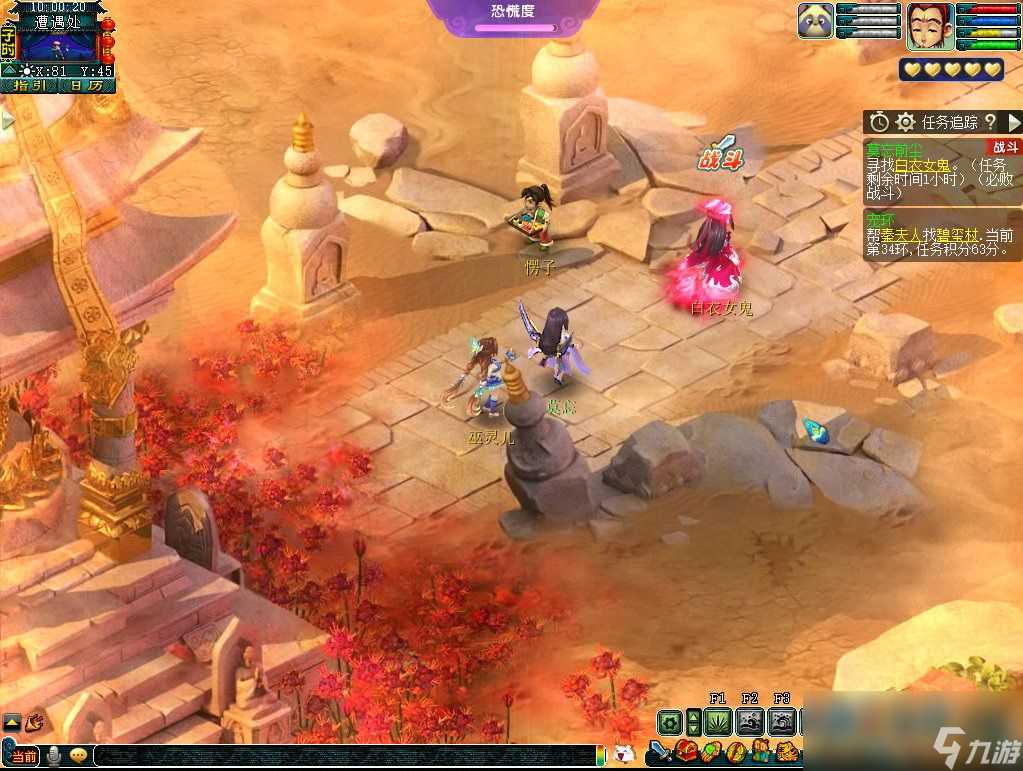Open the red-haired character portrait
Image resolution: width=1023 pixels, height=771 pixels.
pyautogui.click(x=927, y=25)
